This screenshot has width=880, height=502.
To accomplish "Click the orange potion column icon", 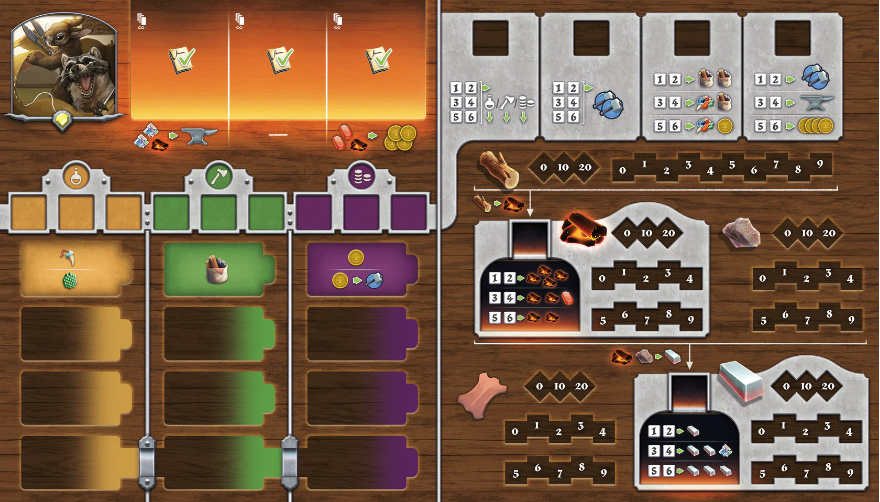I will tap(75, 177).
